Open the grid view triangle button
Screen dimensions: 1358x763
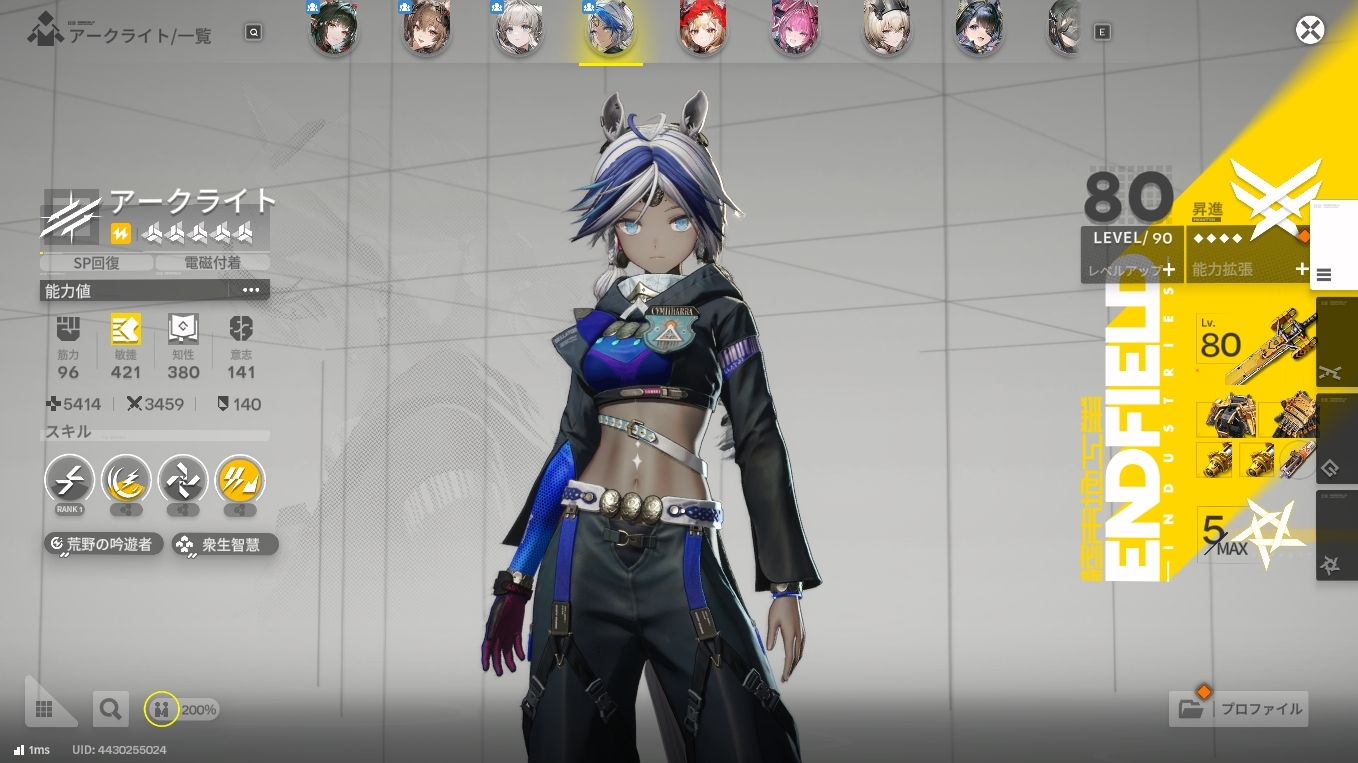pos(44,708)
